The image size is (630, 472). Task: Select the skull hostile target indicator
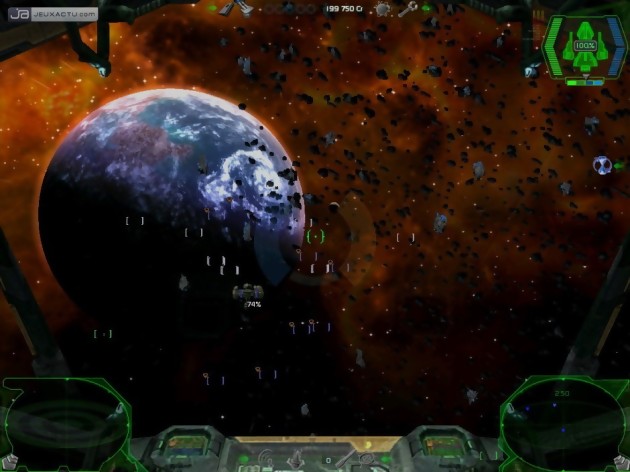click(x=602, y=165)
